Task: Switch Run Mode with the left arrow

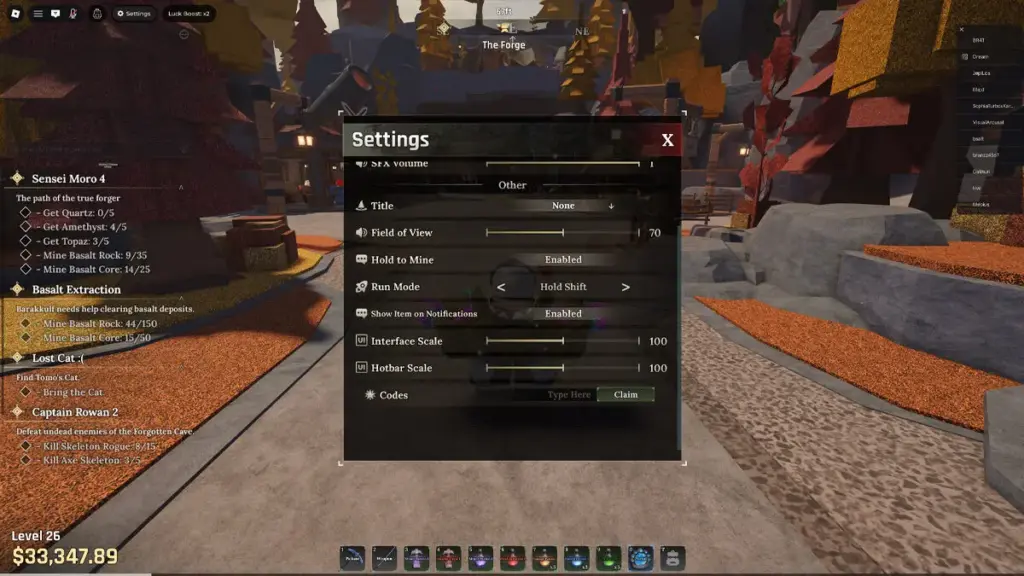Action: tap(501, 287)
